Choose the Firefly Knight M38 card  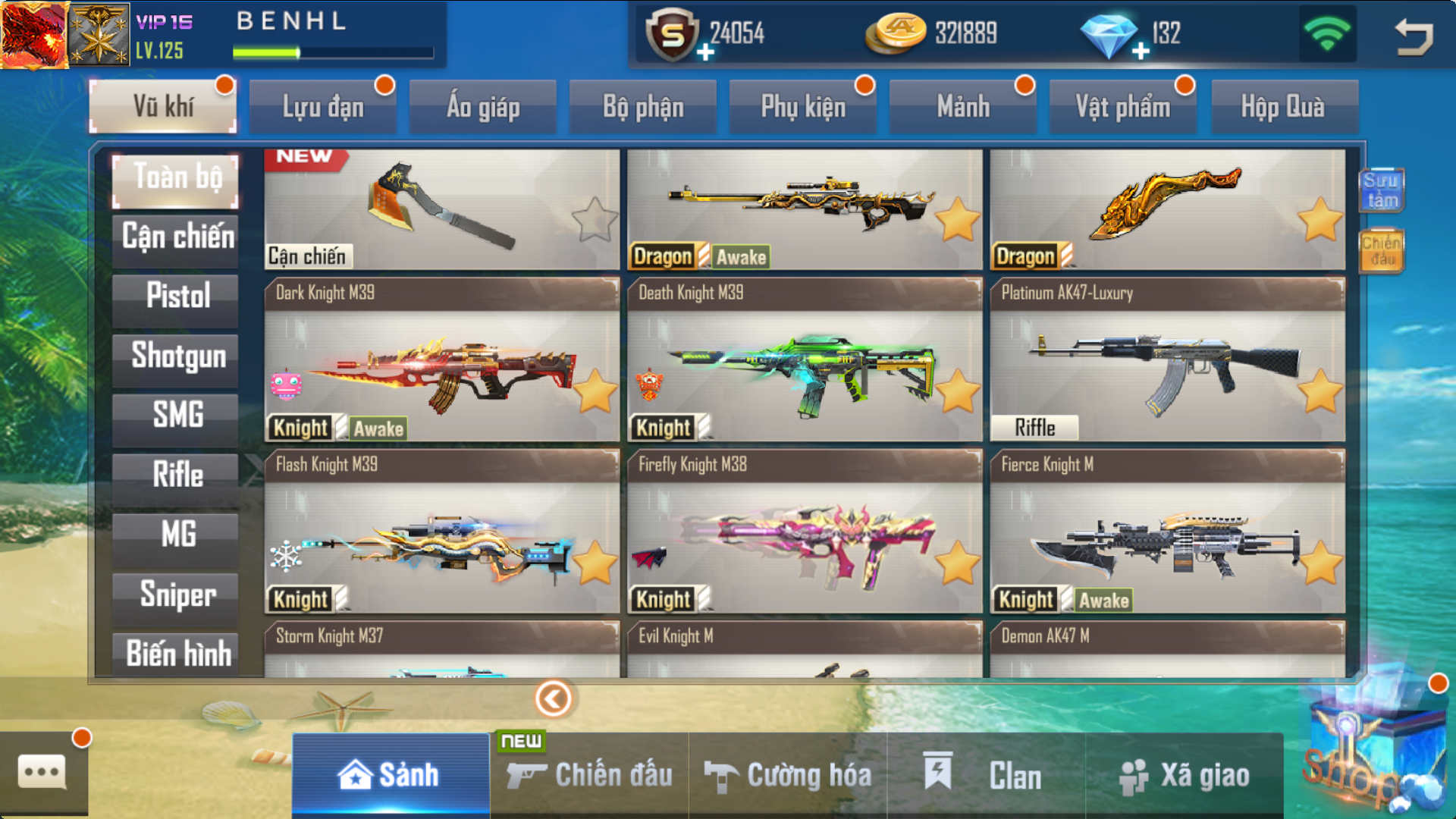coord(804,532)
